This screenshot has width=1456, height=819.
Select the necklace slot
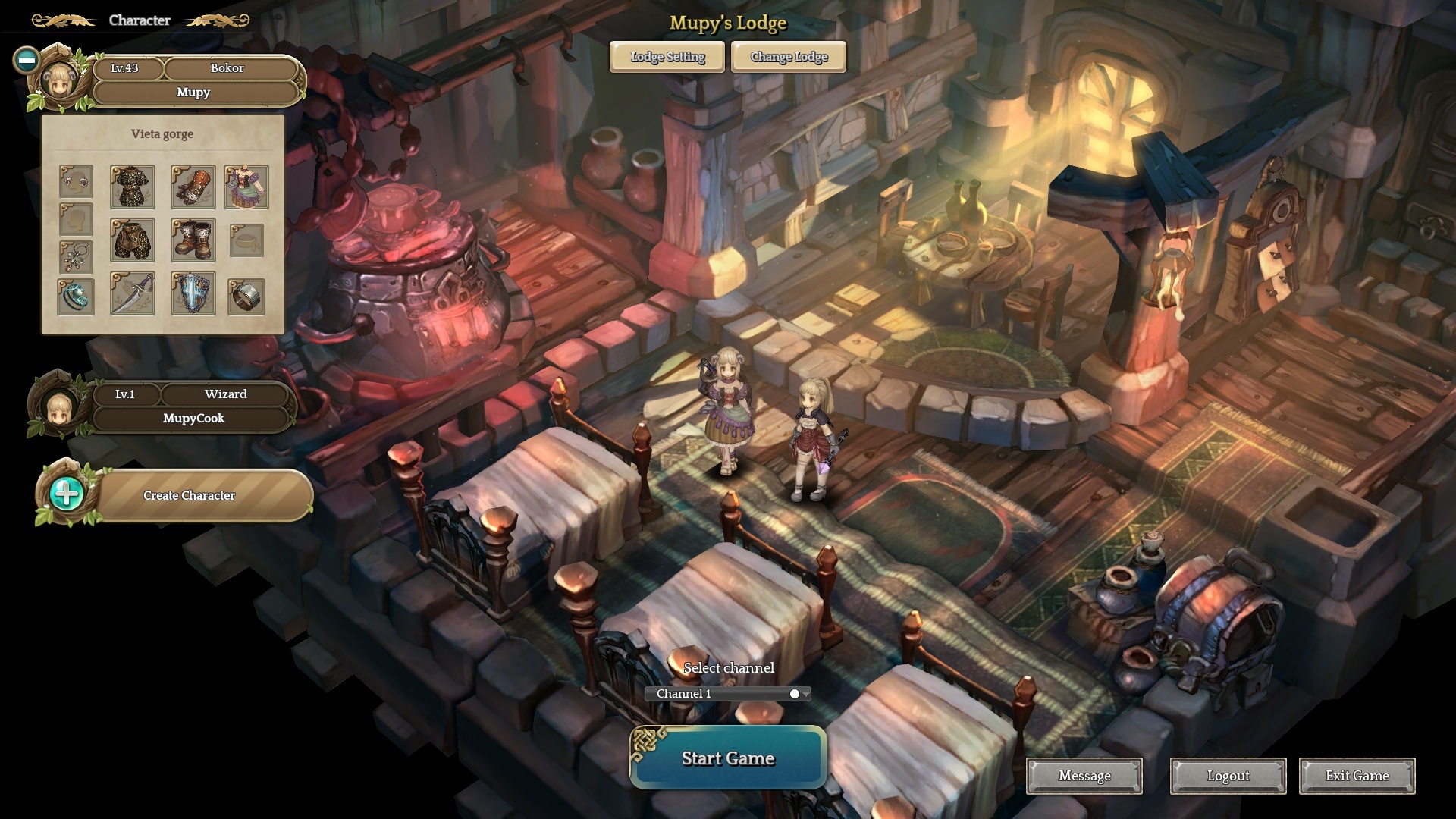[x=76, y=257]
